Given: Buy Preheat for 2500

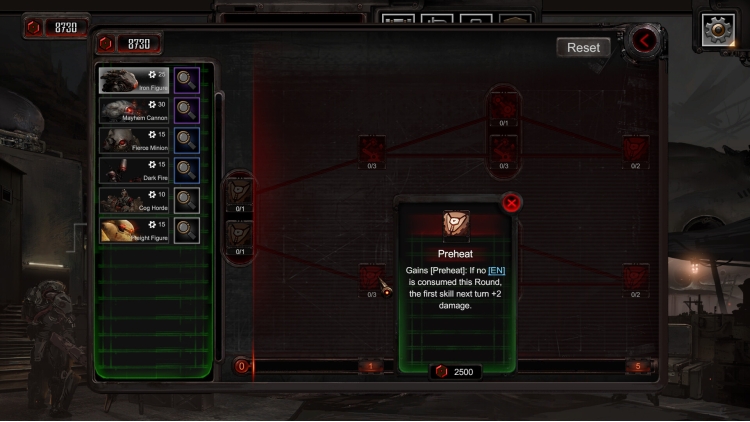Looking at the screenshot, I should click(x=456, y=371).
